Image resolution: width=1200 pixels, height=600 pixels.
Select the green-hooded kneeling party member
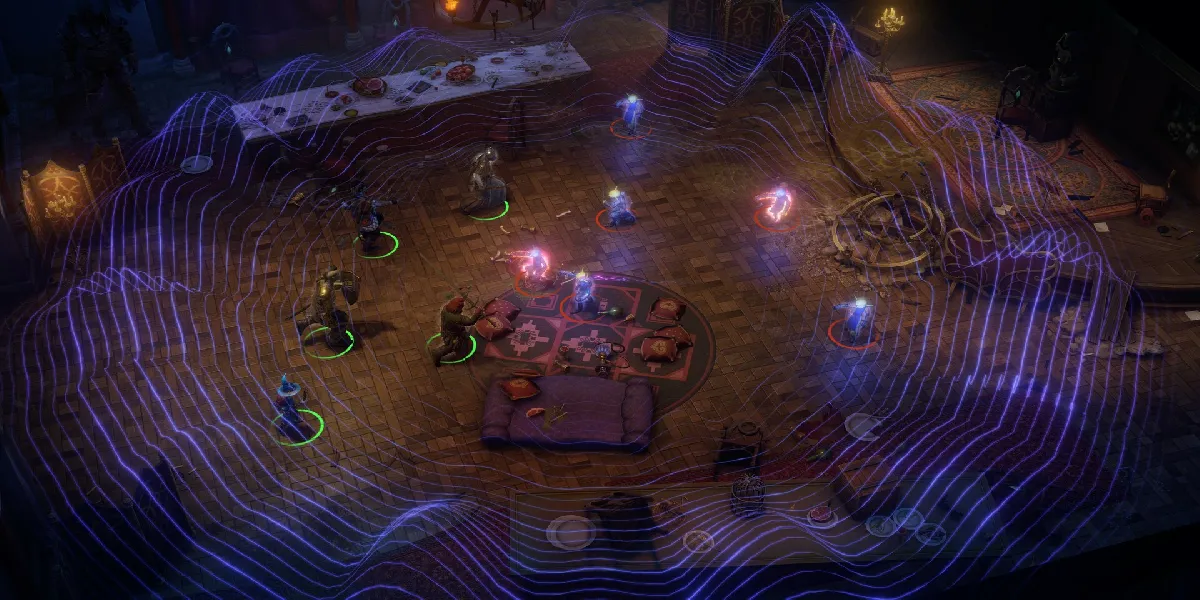(x=453, y=327)
